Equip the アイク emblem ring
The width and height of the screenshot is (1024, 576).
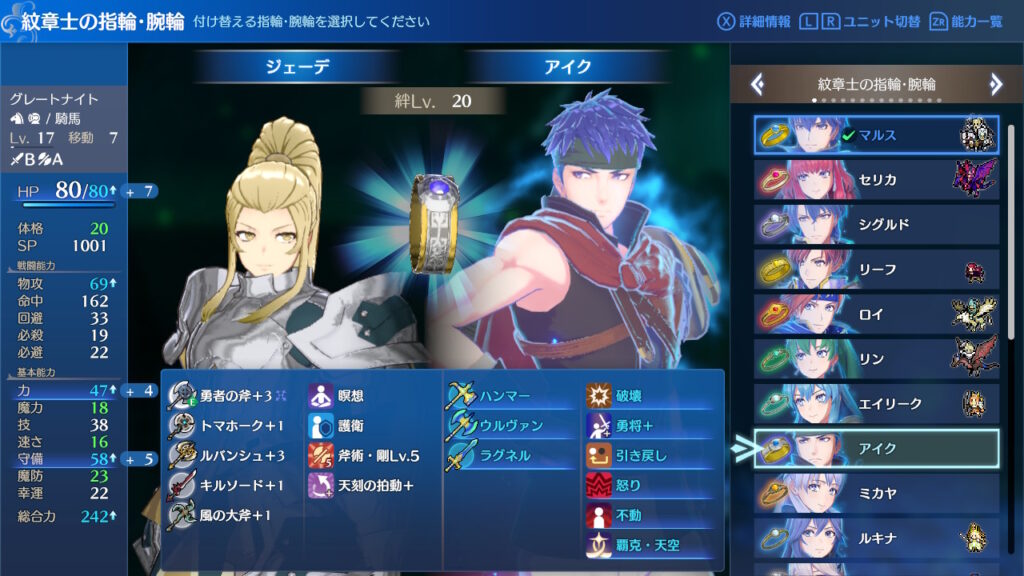coord(876,449)
